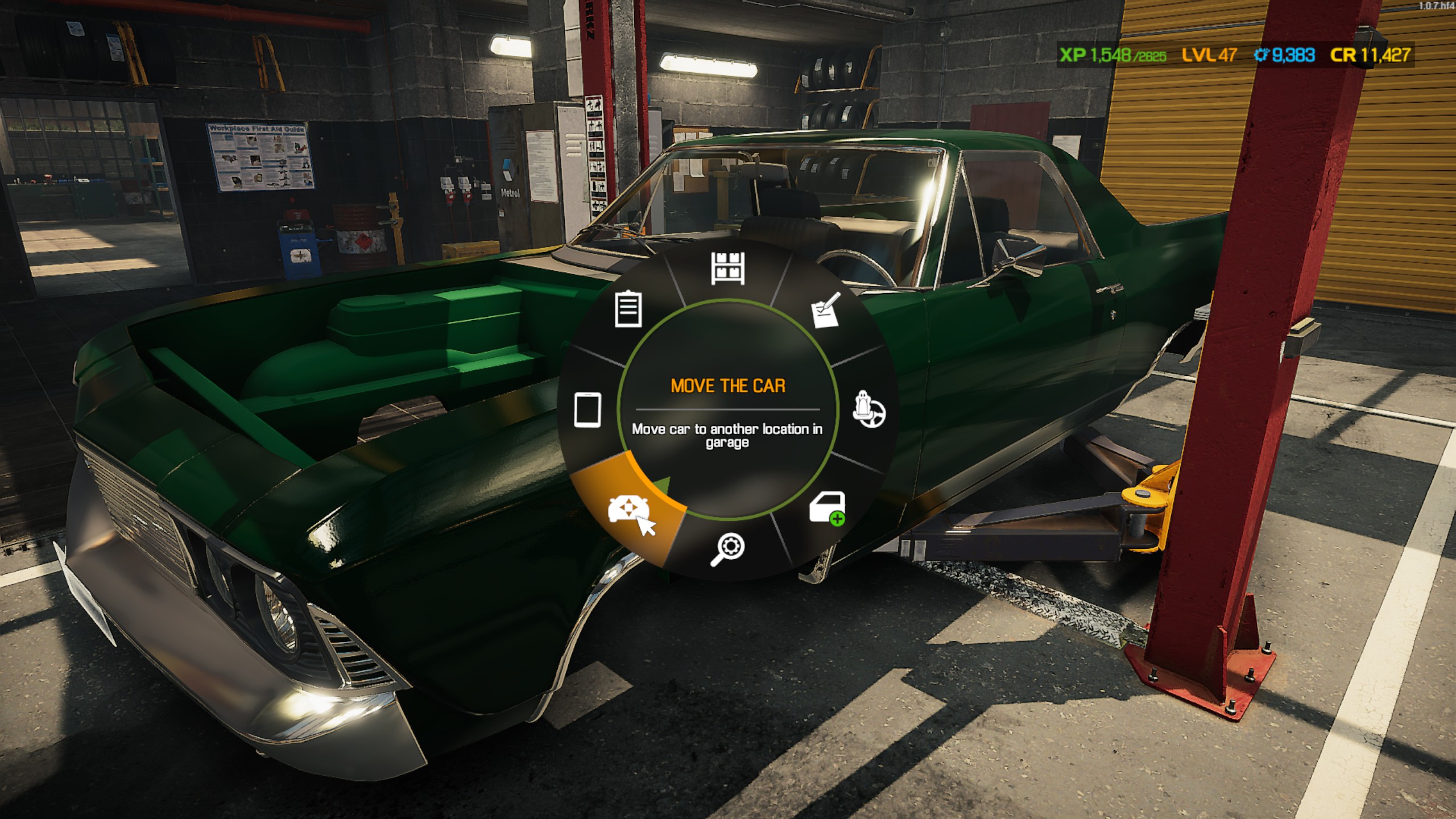Open the warehouse shelves icon

point(727,268)
